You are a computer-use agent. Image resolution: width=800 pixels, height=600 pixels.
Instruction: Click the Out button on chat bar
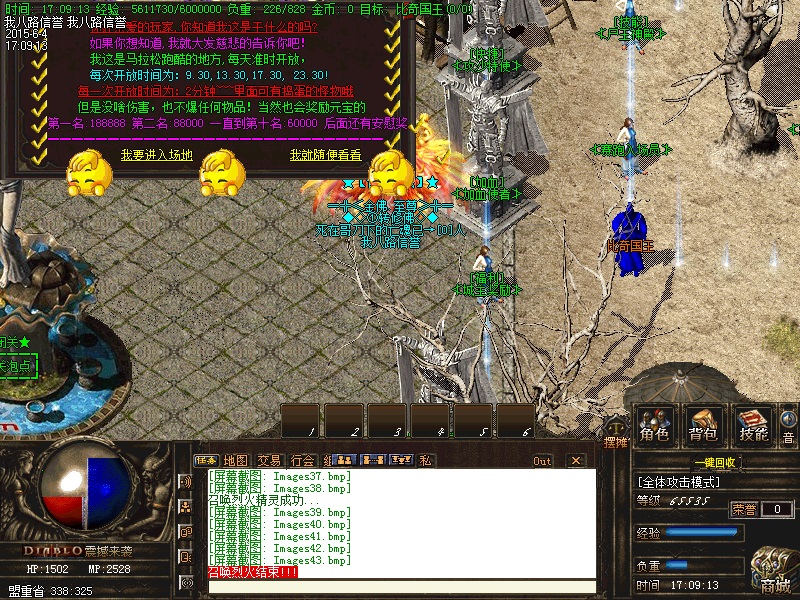point(542,461)
